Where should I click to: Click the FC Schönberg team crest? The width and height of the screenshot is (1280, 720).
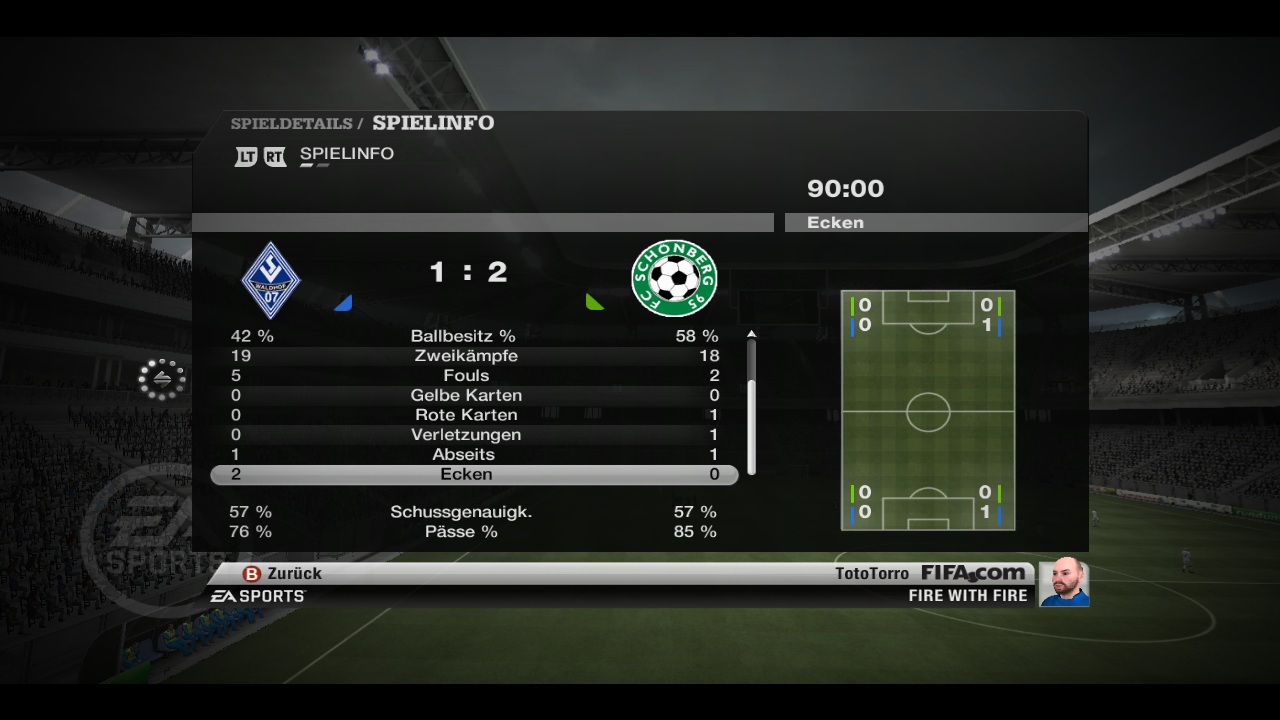pos(674,278)
